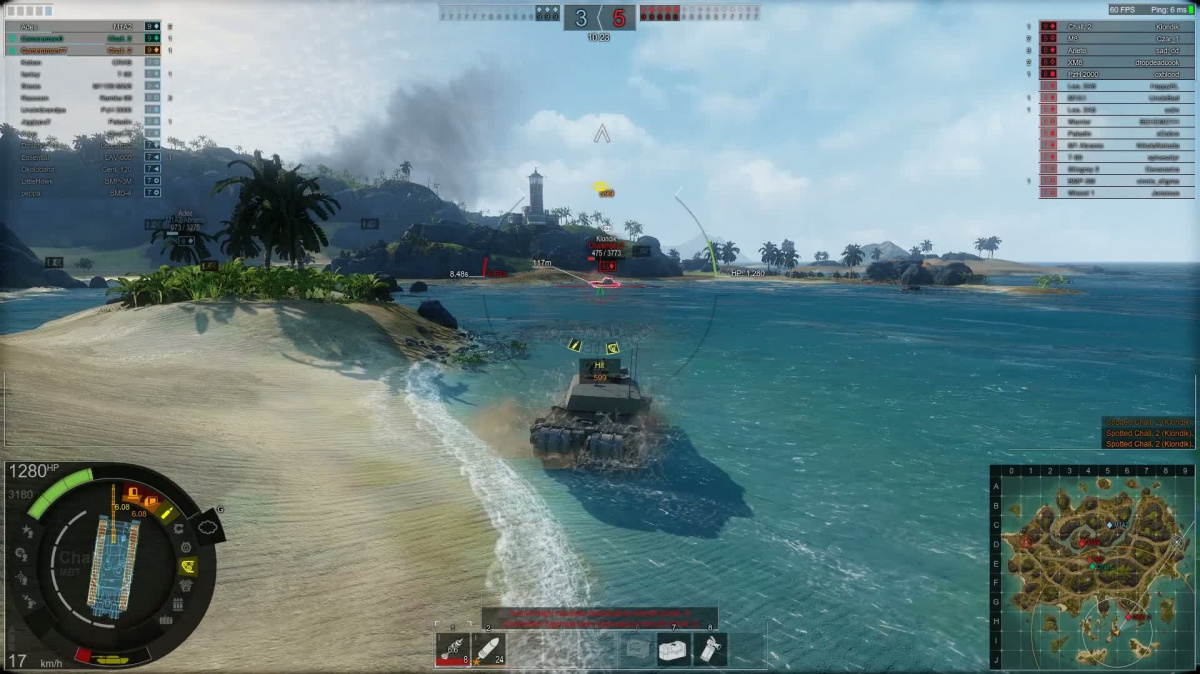Image resolution: width=1200 pixels, height=674 pixels.
Task: Click the yellow highlighted engine module icon
Action: [x=187, y=567]
